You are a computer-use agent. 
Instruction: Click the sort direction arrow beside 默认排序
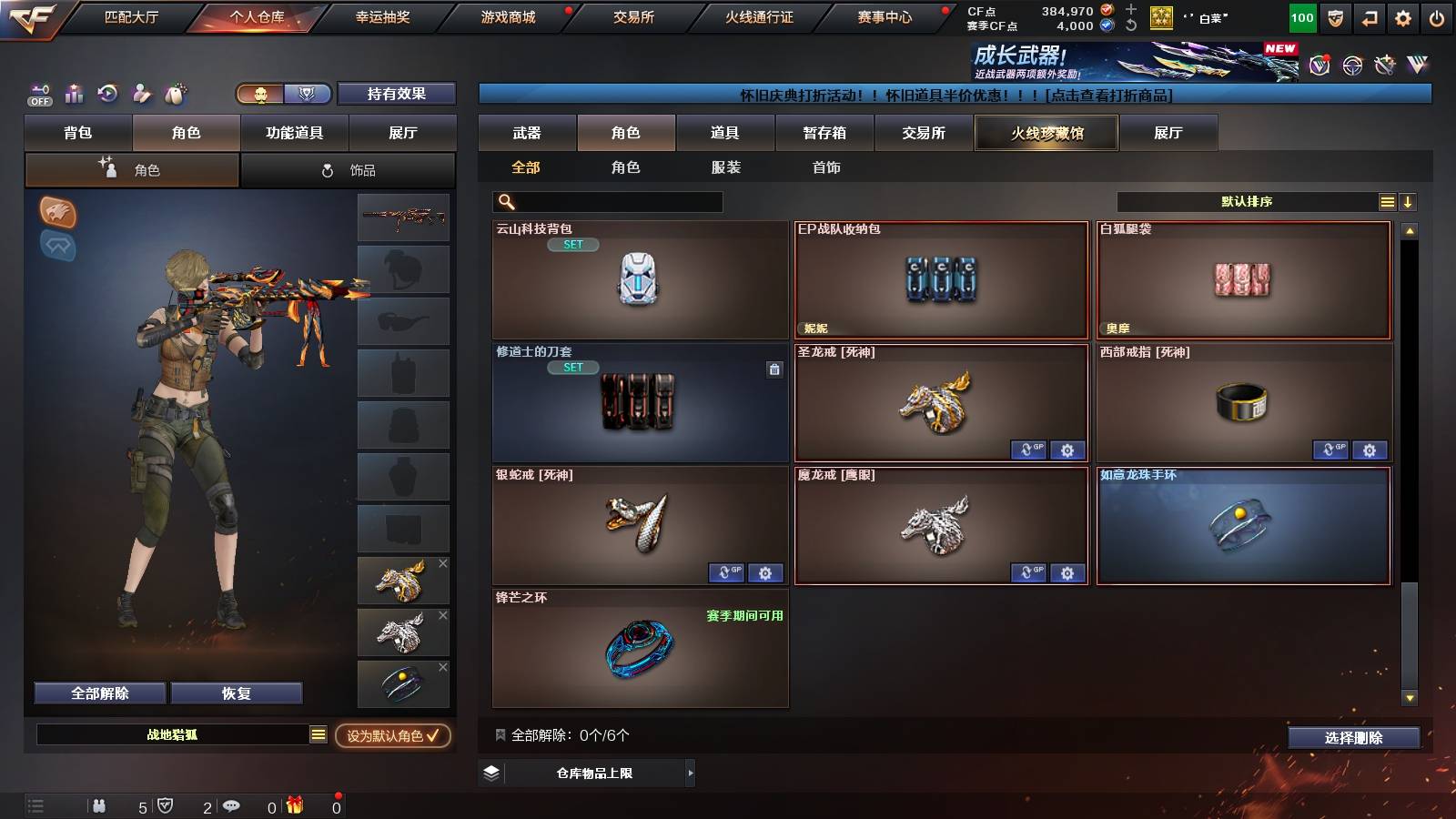1409,201
